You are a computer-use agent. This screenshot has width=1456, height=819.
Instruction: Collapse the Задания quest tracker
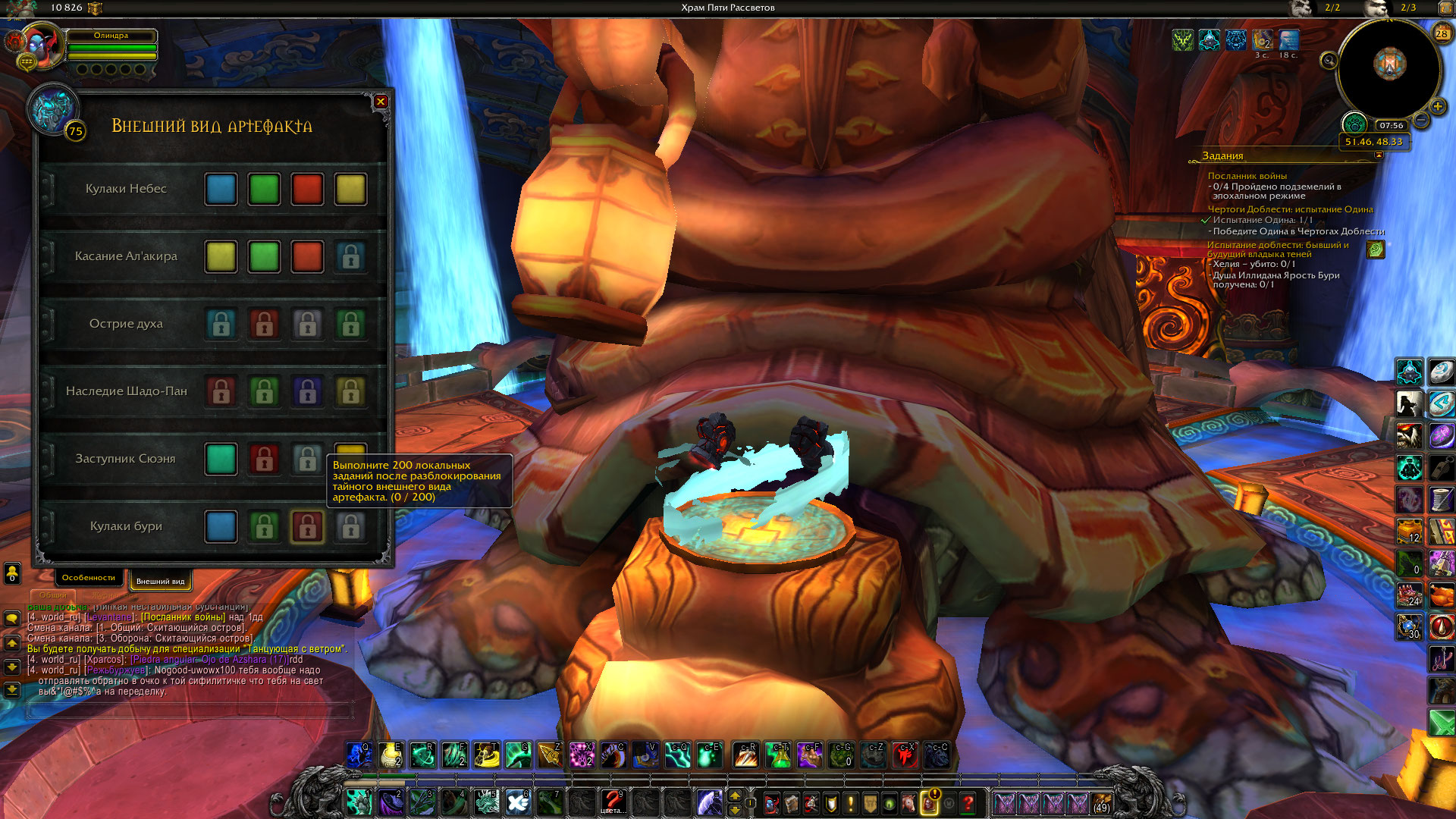1379,155
